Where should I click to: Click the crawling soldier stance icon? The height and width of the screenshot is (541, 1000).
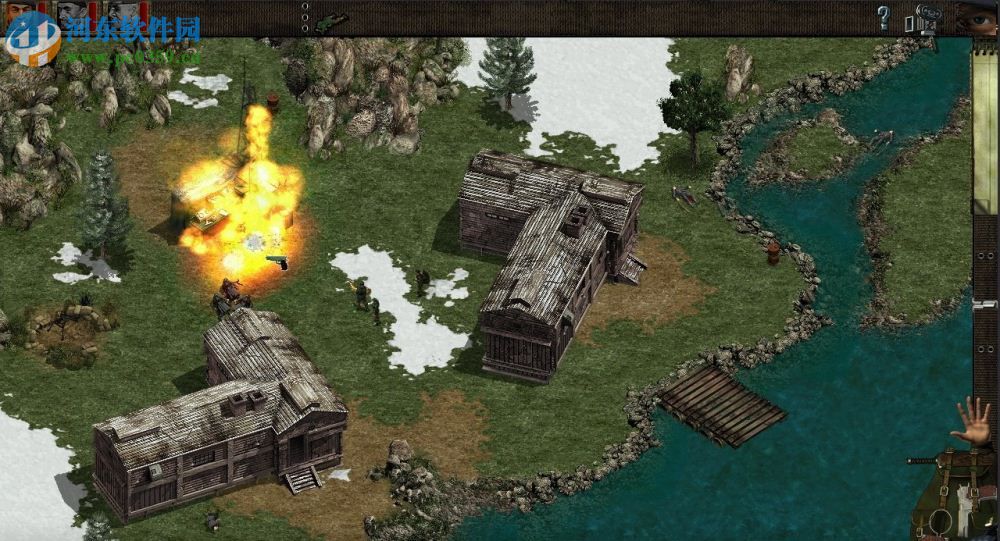tap(331, 19)
